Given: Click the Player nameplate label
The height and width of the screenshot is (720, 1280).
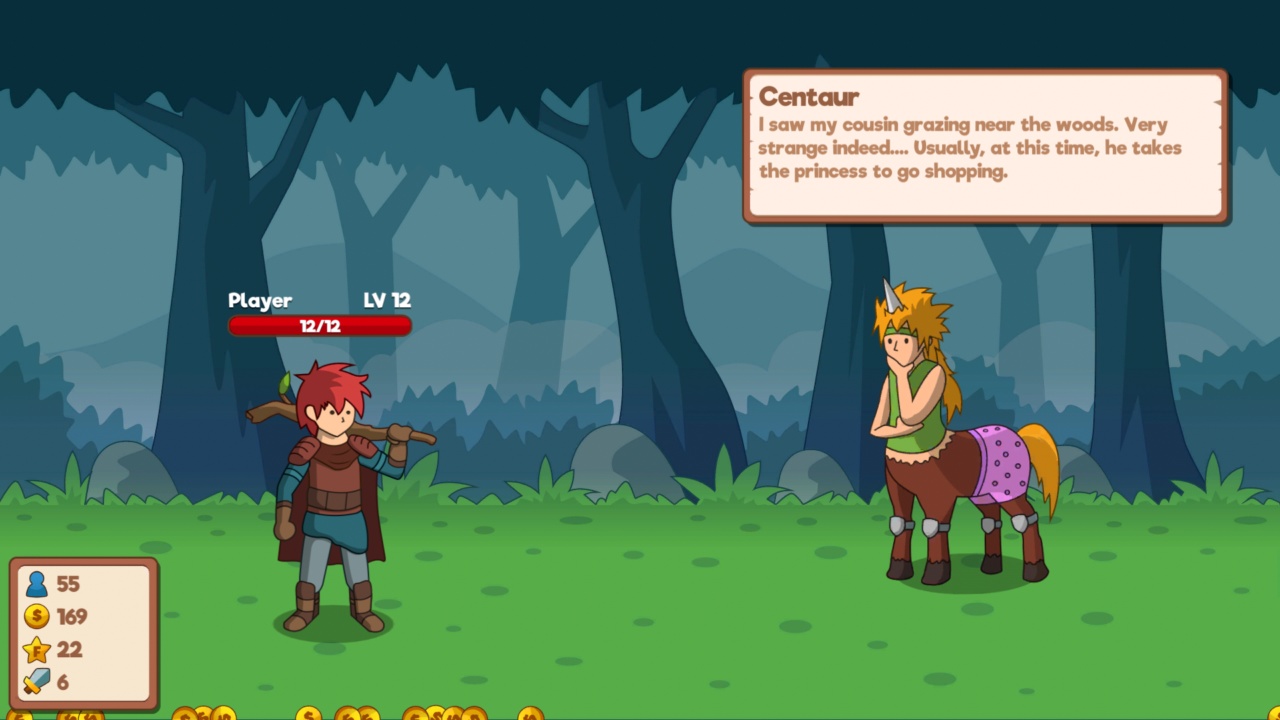Looking at the screenshot, I should pyautogui.click(x=261, y=300).
